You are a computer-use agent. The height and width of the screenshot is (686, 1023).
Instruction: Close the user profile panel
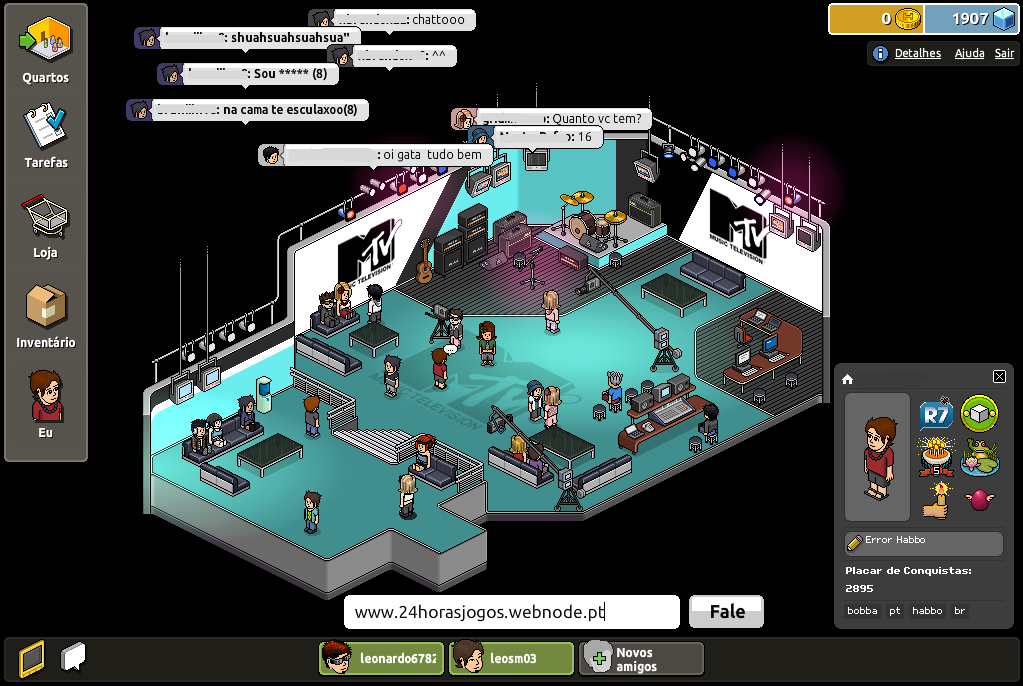999,377
